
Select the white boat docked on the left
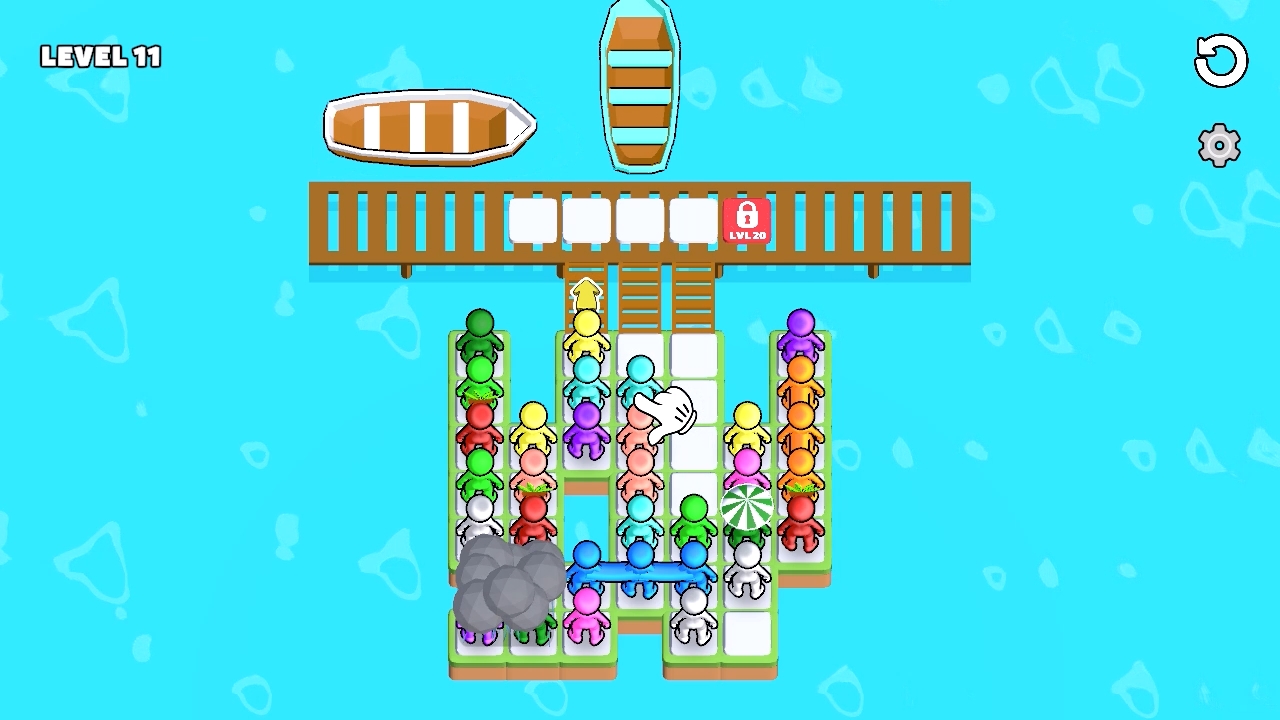428,125
